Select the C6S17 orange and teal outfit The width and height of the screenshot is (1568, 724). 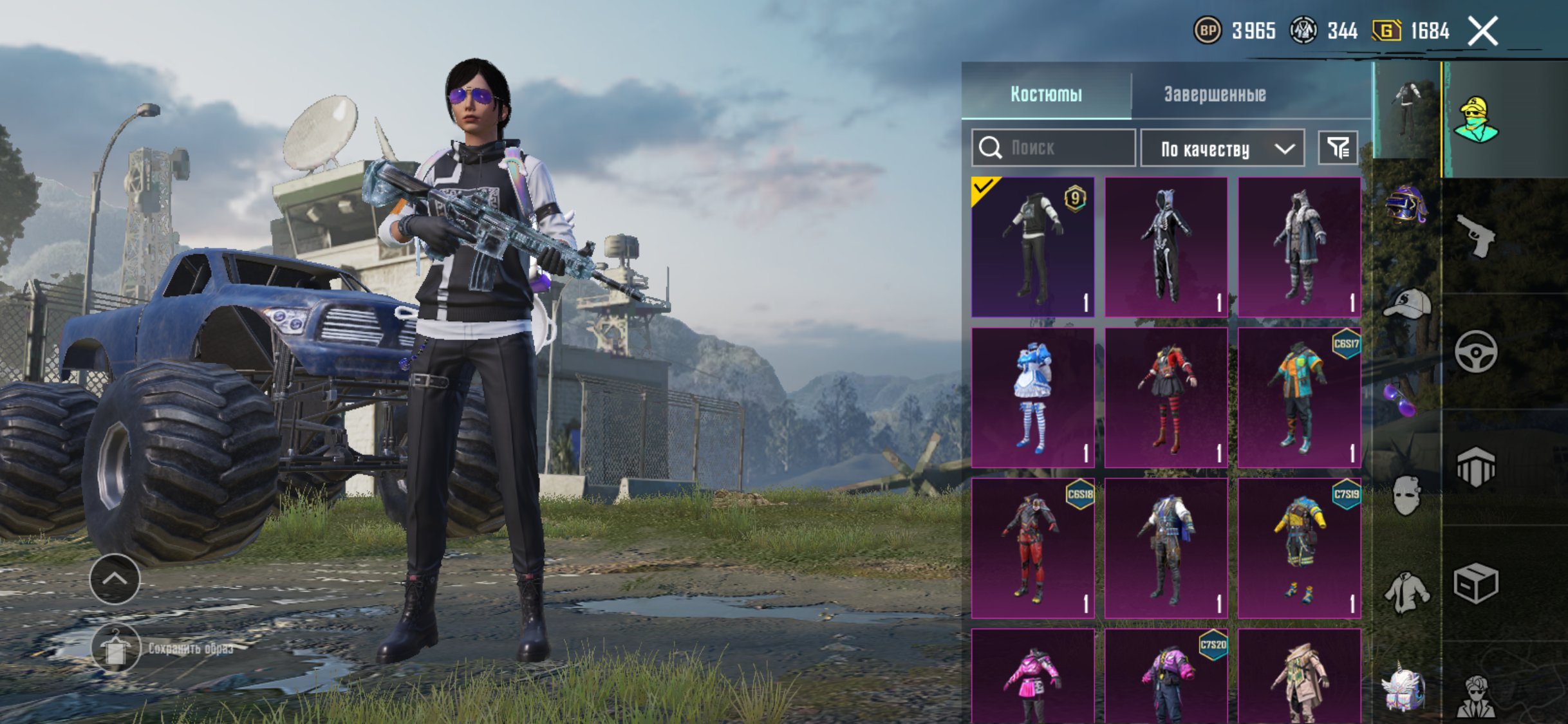coord(1299,397)
